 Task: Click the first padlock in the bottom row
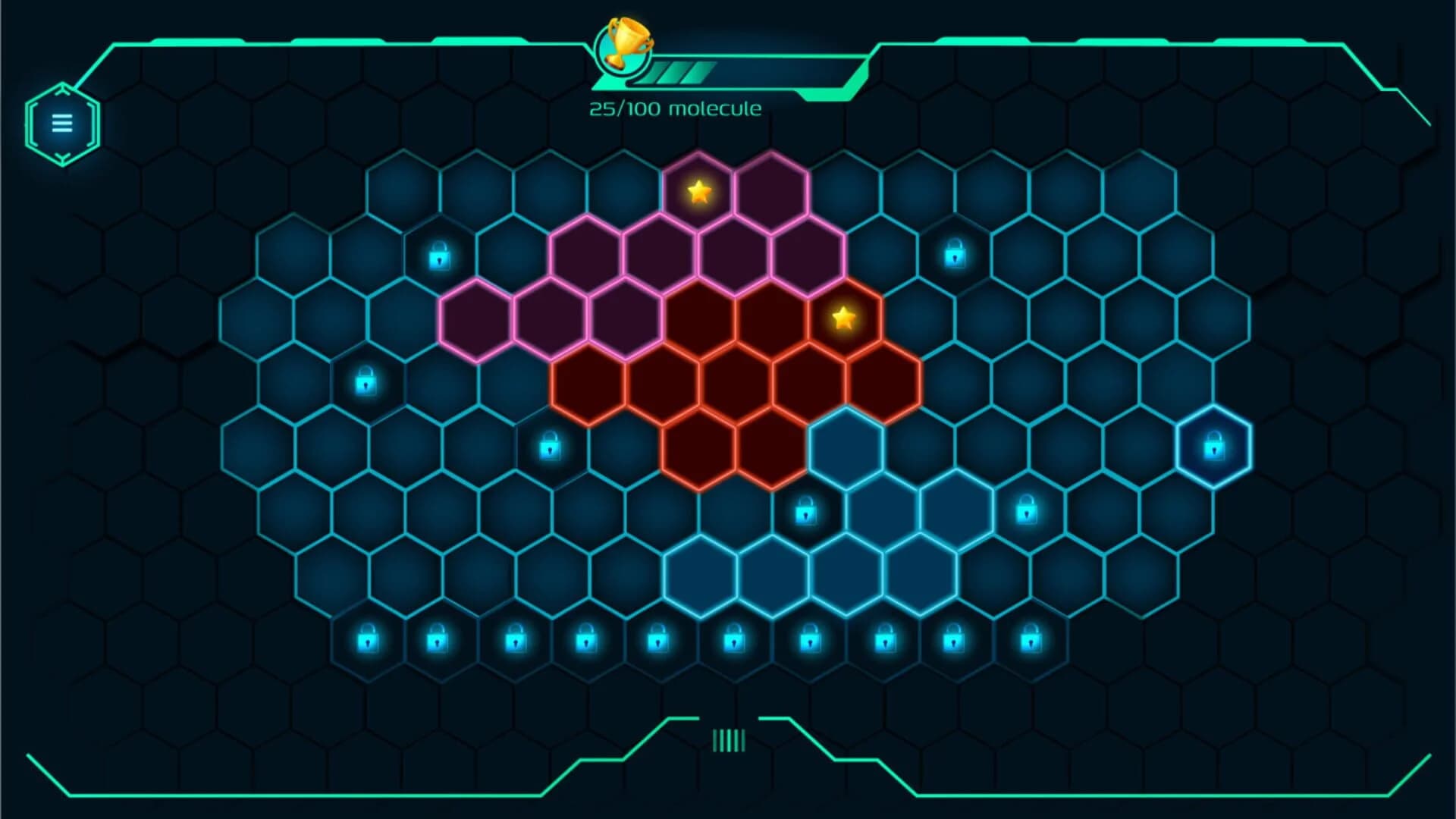(369, 639)
